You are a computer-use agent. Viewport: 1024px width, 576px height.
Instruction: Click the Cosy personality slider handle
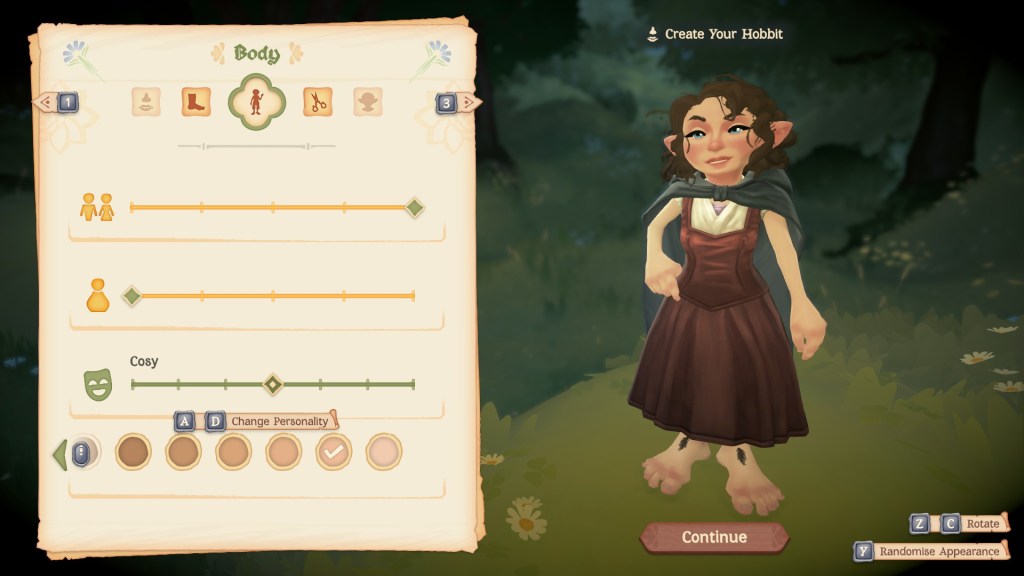click(272, 384)
